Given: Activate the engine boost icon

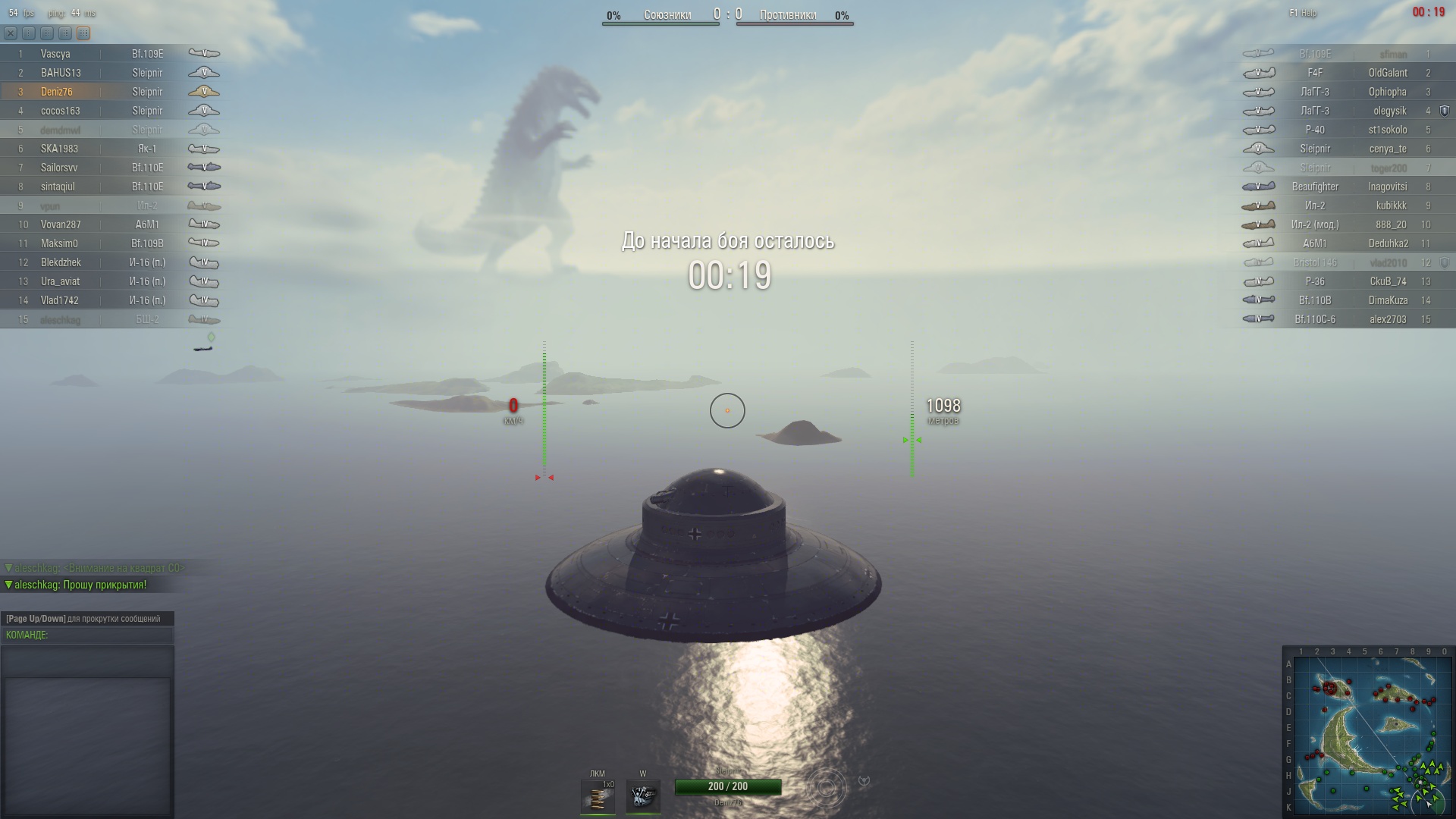Looking at the screenshot, I should point(643,797).
